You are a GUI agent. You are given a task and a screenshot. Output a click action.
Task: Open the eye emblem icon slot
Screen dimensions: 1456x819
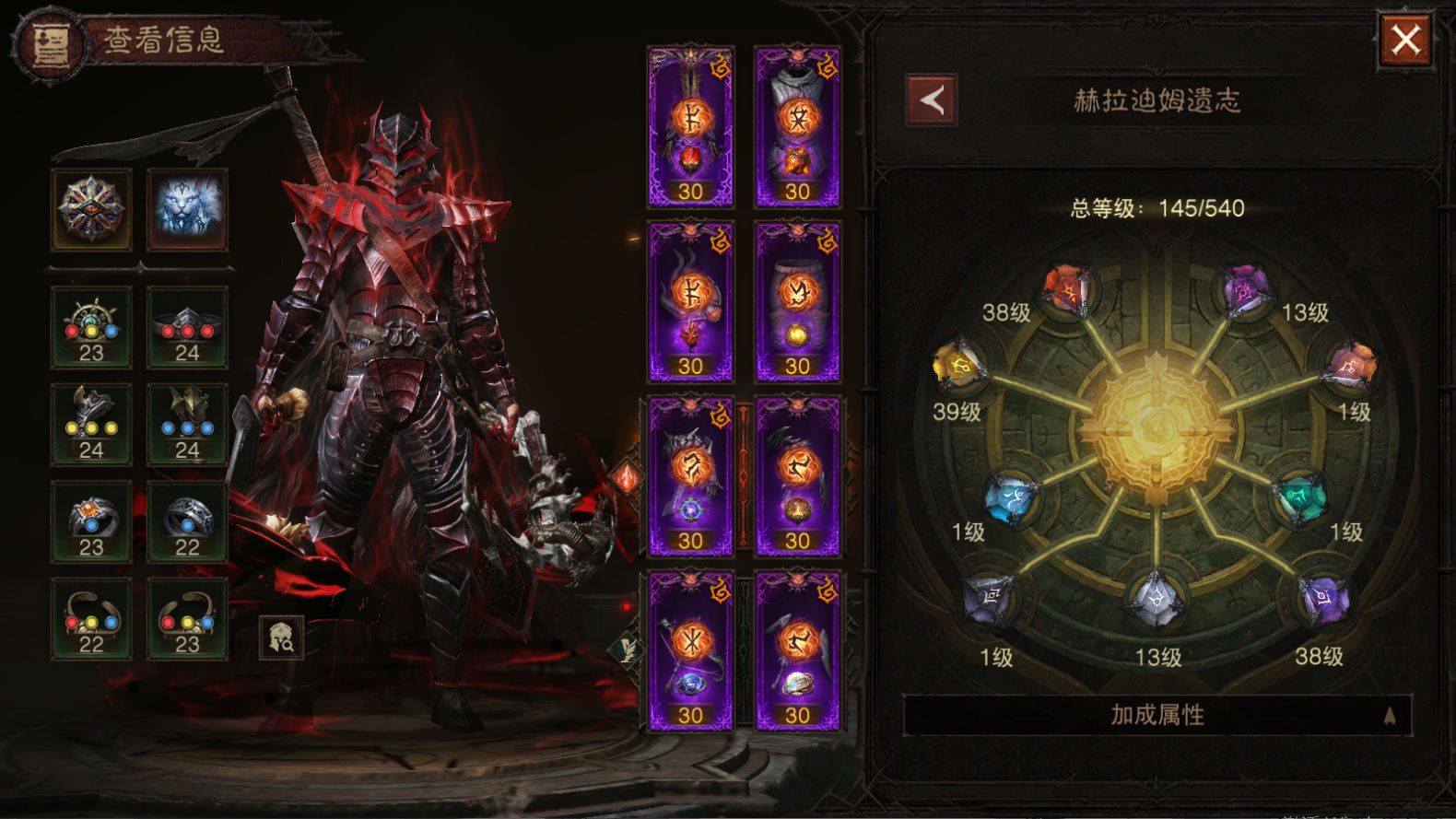91,209
